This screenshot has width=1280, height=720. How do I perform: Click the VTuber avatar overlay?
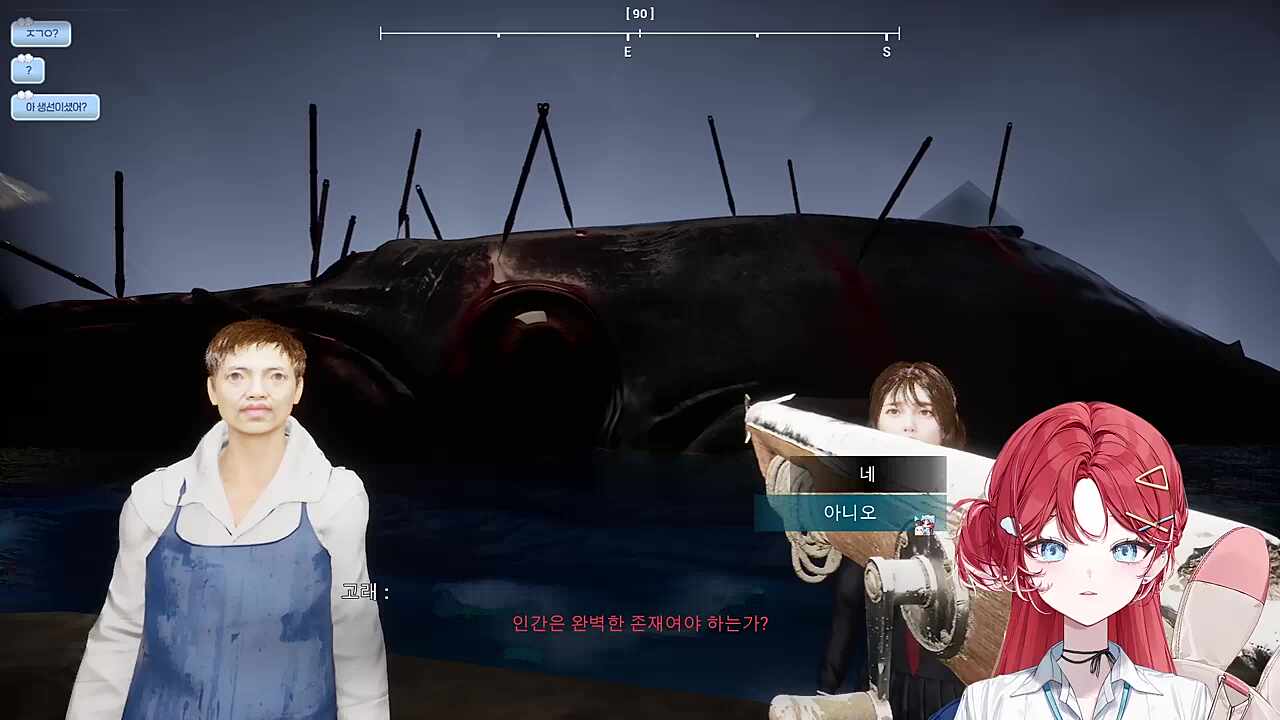click(1090, 560)
